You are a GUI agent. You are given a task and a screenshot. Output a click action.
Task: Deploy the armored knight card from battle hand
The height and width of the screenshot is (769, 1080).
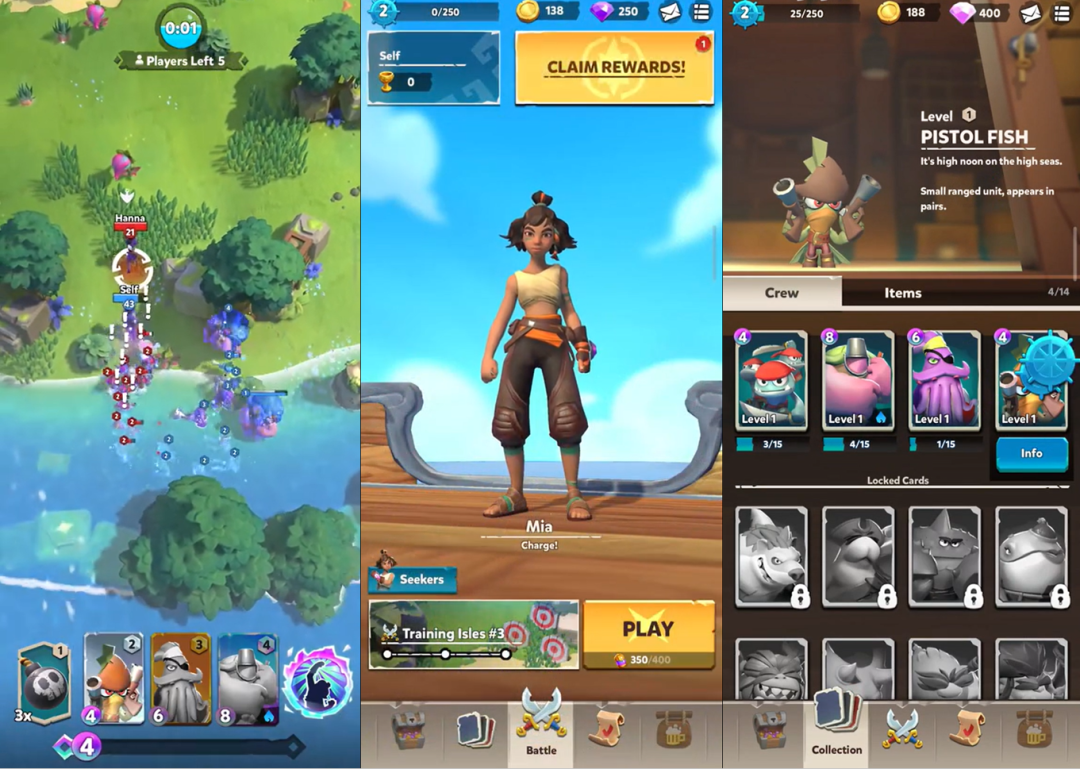247,678
